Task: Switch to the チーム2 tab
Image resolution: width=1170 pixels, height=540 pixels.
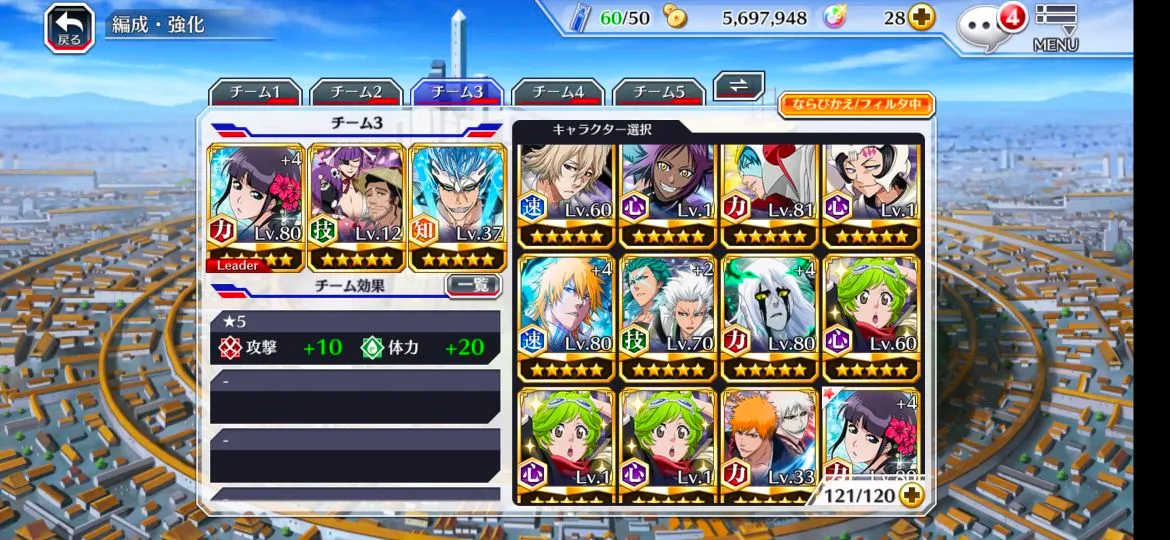Action: pos(355,92)
